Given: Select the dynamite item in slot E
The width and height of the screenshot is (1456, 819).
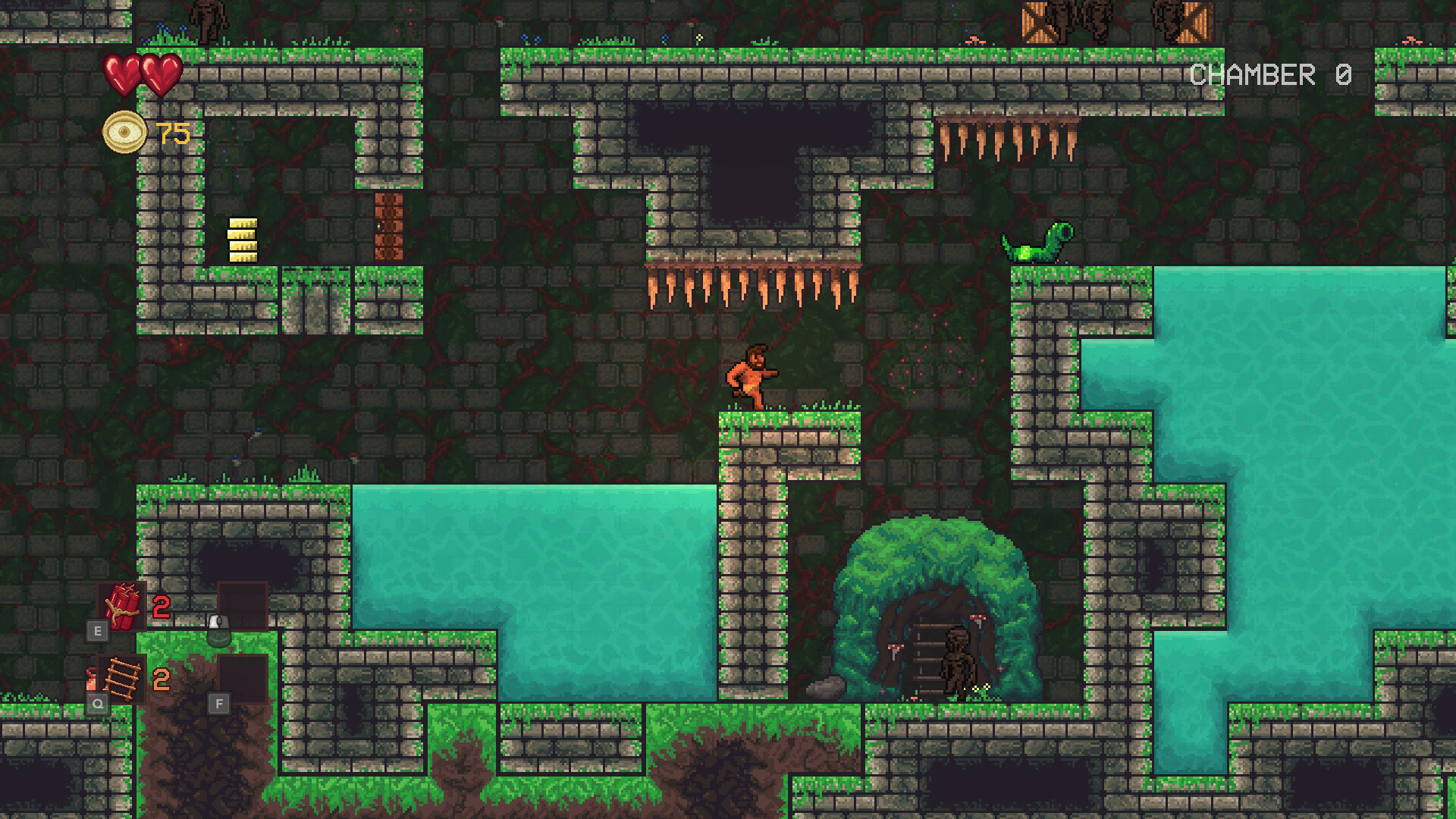Looking at the screenshot, I should (121, 607).
